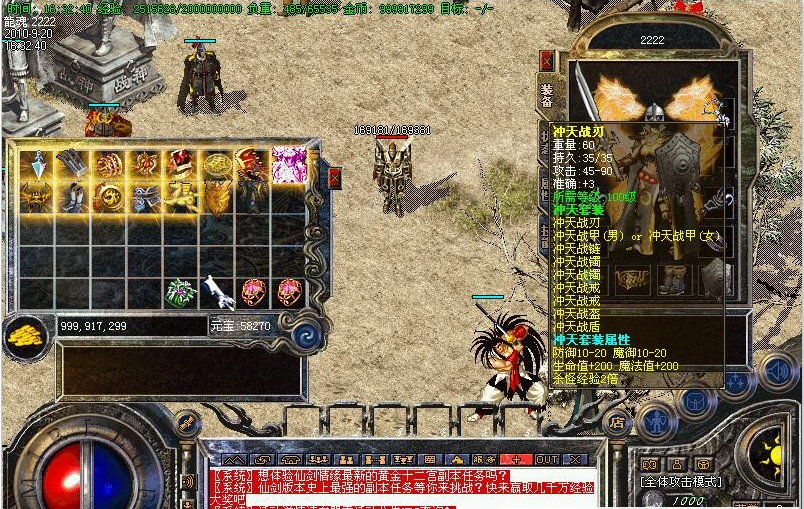This screenshot has width=804, height=509.
Task: Pick the white gauntlet item in bag
Action: coord(217,292)
